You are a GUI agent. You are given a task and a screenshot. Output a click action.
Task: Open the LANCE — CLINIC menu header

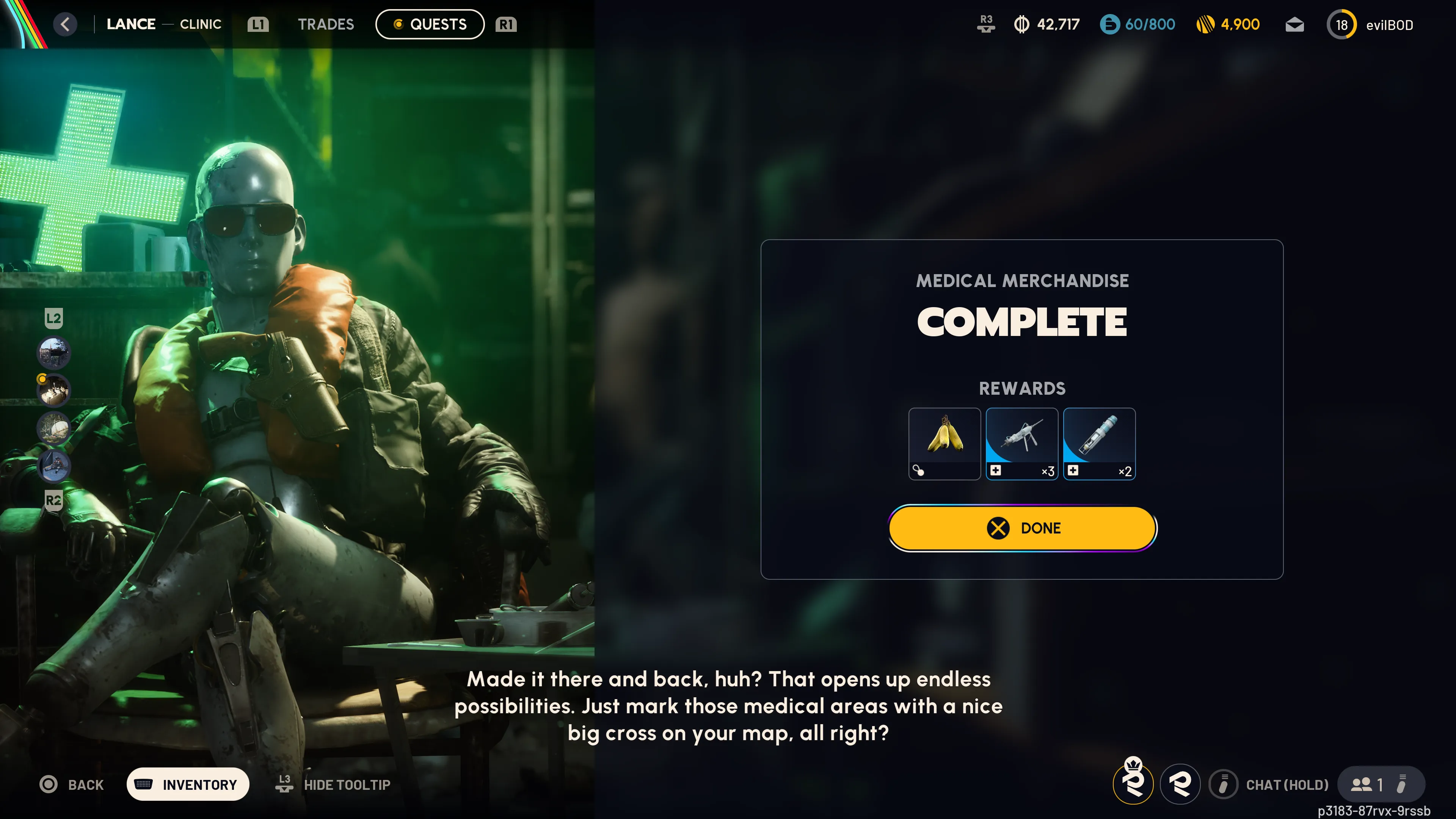click(x=164, y=24)
